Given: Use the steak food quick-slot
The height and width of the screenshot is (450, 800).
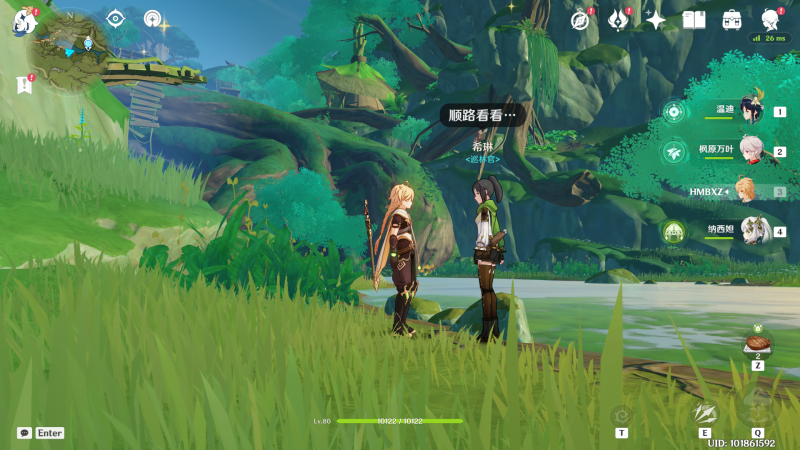Looking at the screenshot, I should click(x=758, y=343).
